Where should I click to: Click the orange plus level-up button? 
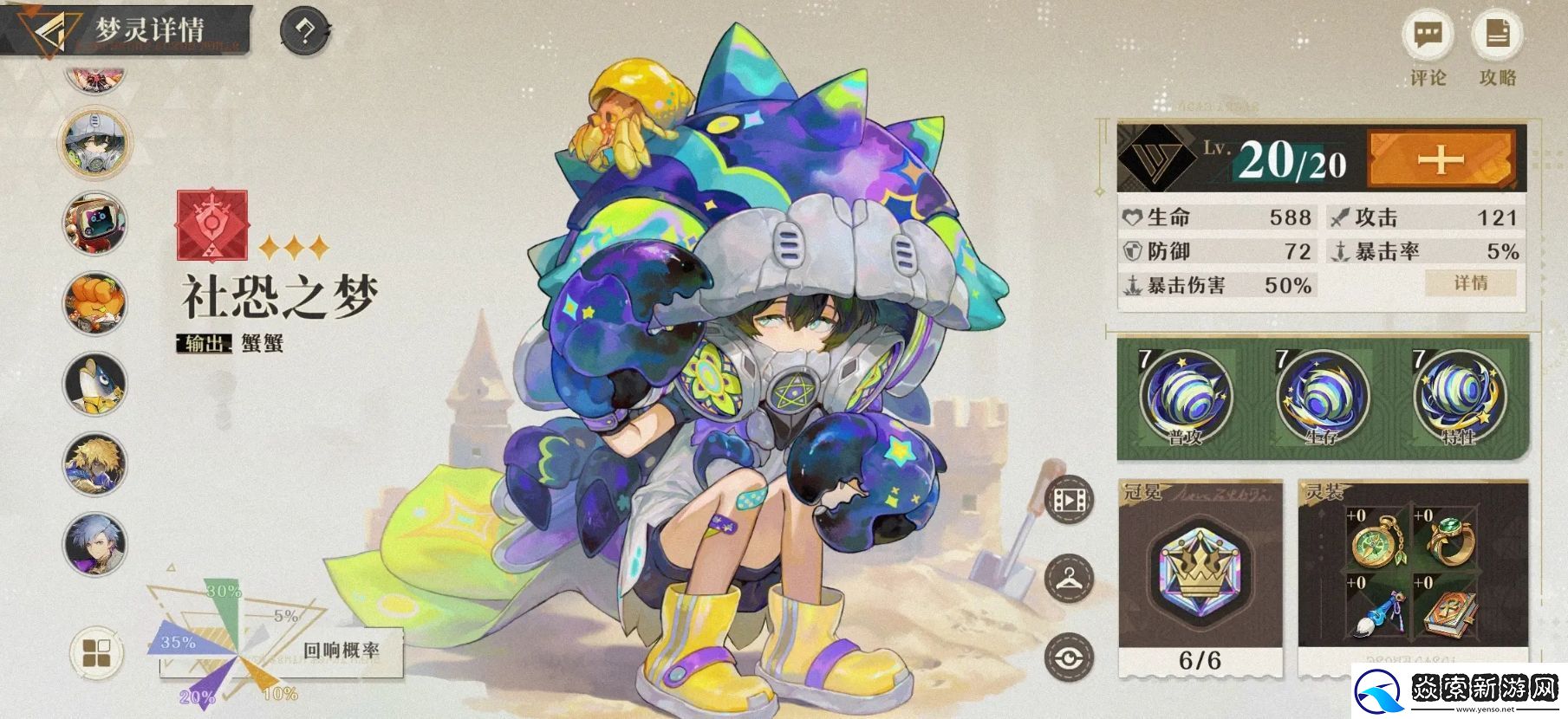[x=1441, y=159]
